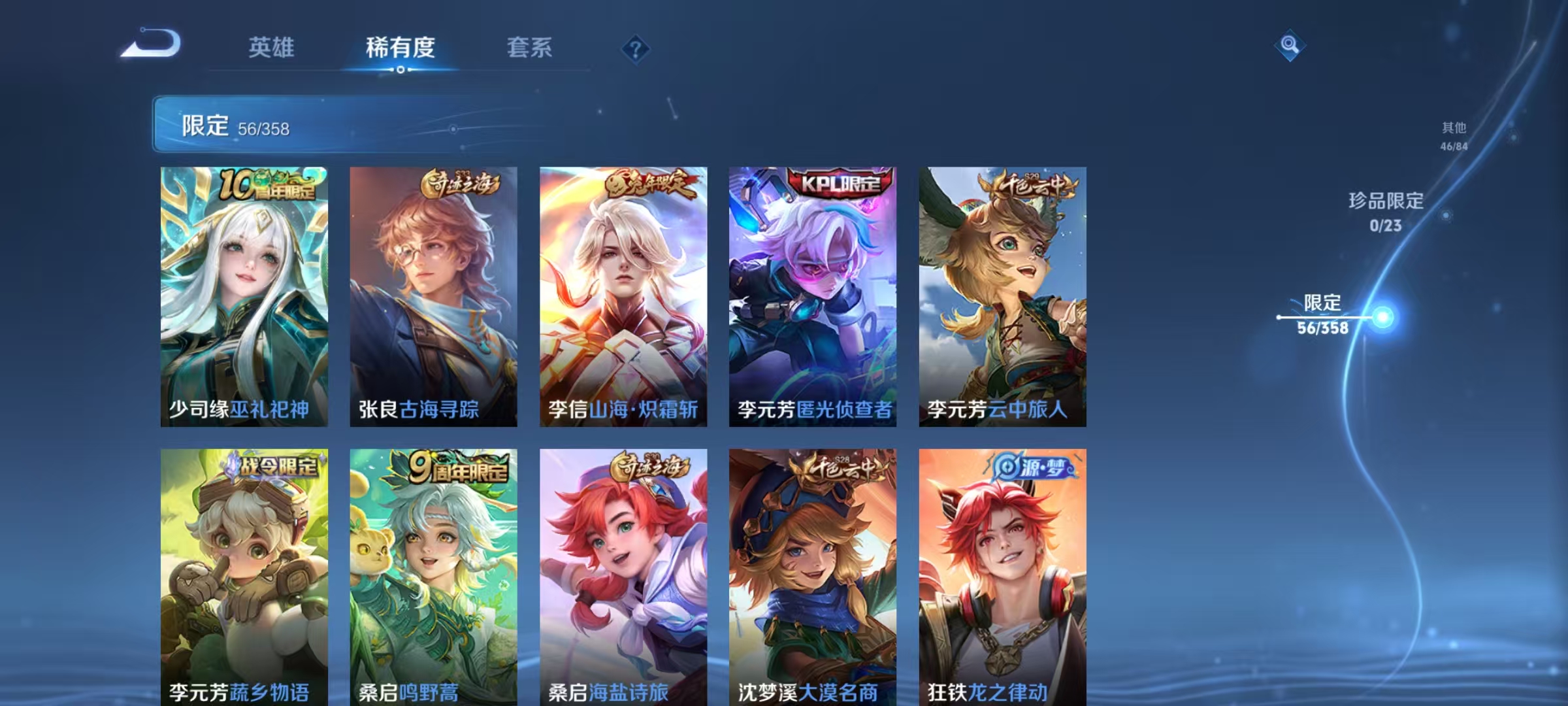Select the 稀有度 tab
Viewport: 1568px width, 706px height.
(x=401, y=48)
